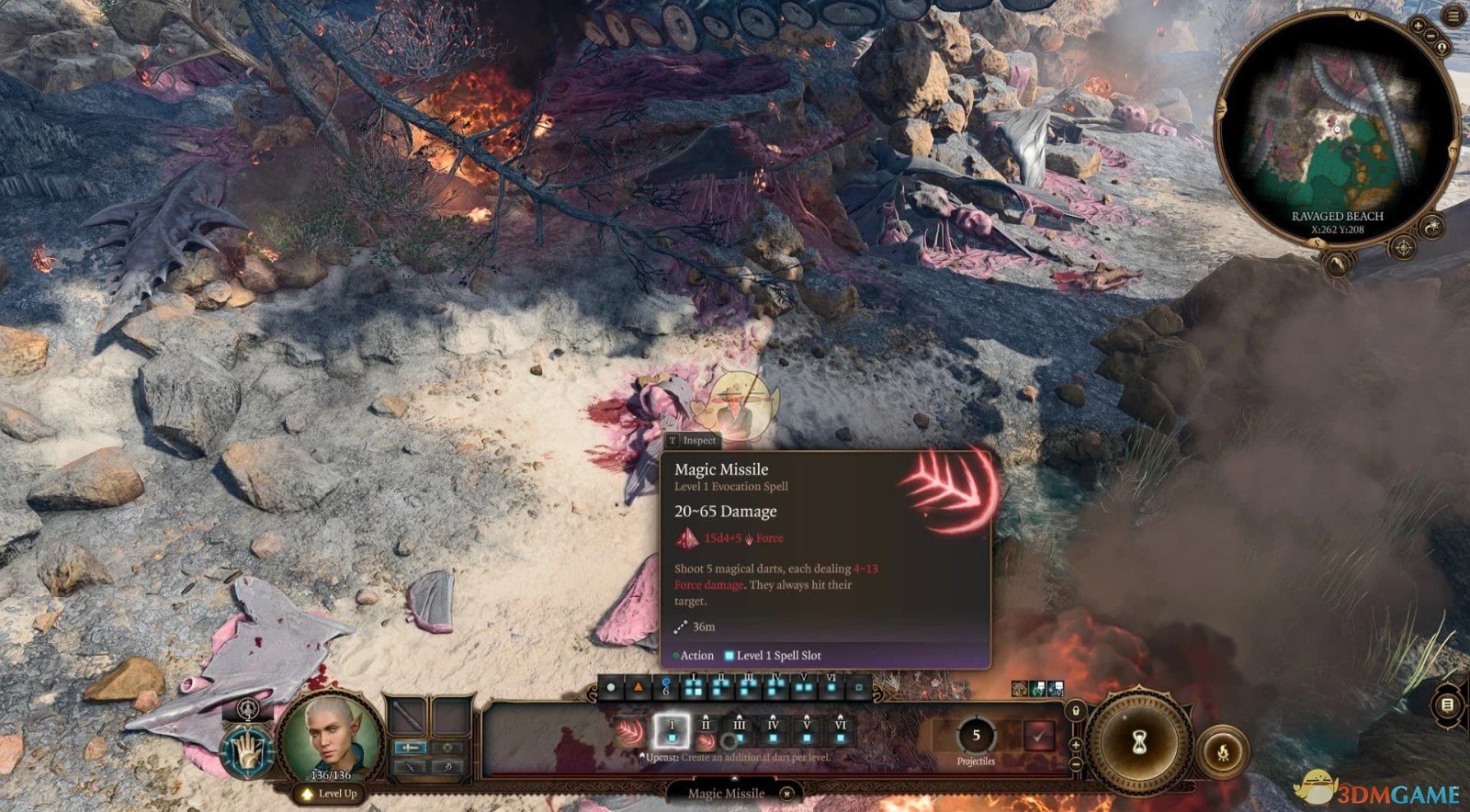The image size is (1470, 812).
Task: Click the Level Up button
Action: (330, 795)
